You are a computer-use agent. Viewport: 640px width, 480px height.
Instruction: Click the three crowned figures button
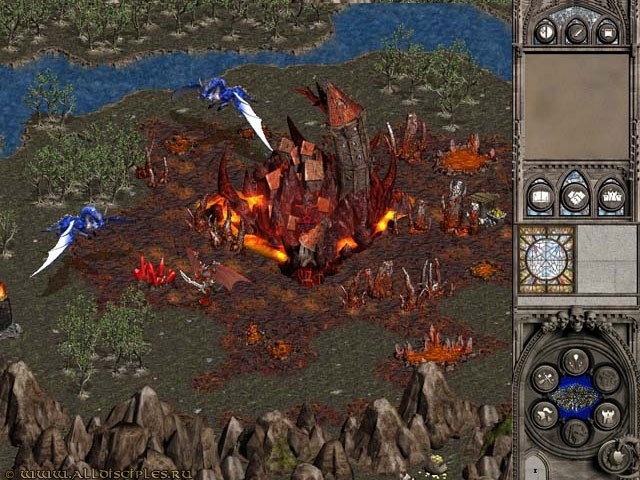tap(609, 197)
